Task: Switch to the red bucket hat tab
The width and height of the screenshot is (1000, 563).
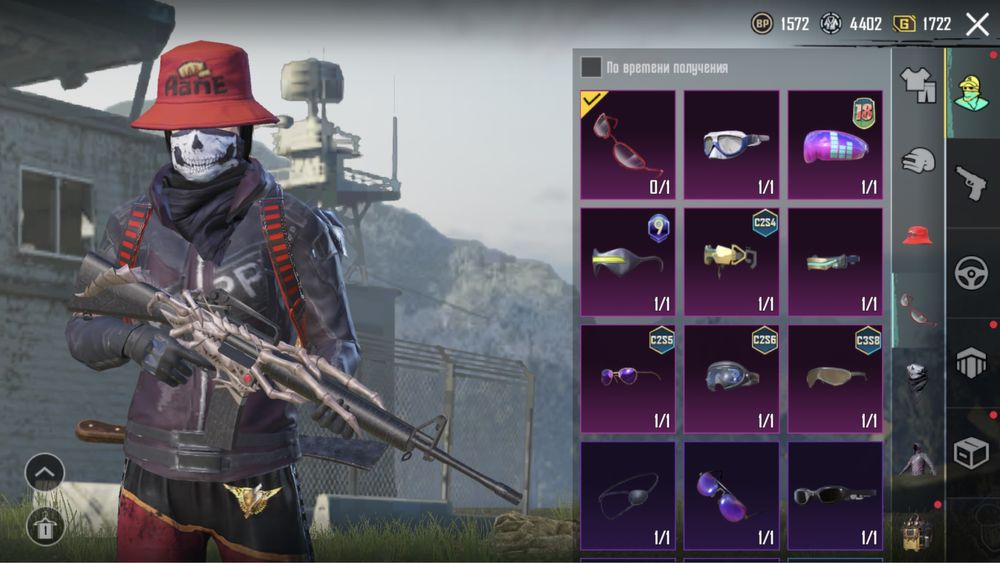Action: point(917,236)
